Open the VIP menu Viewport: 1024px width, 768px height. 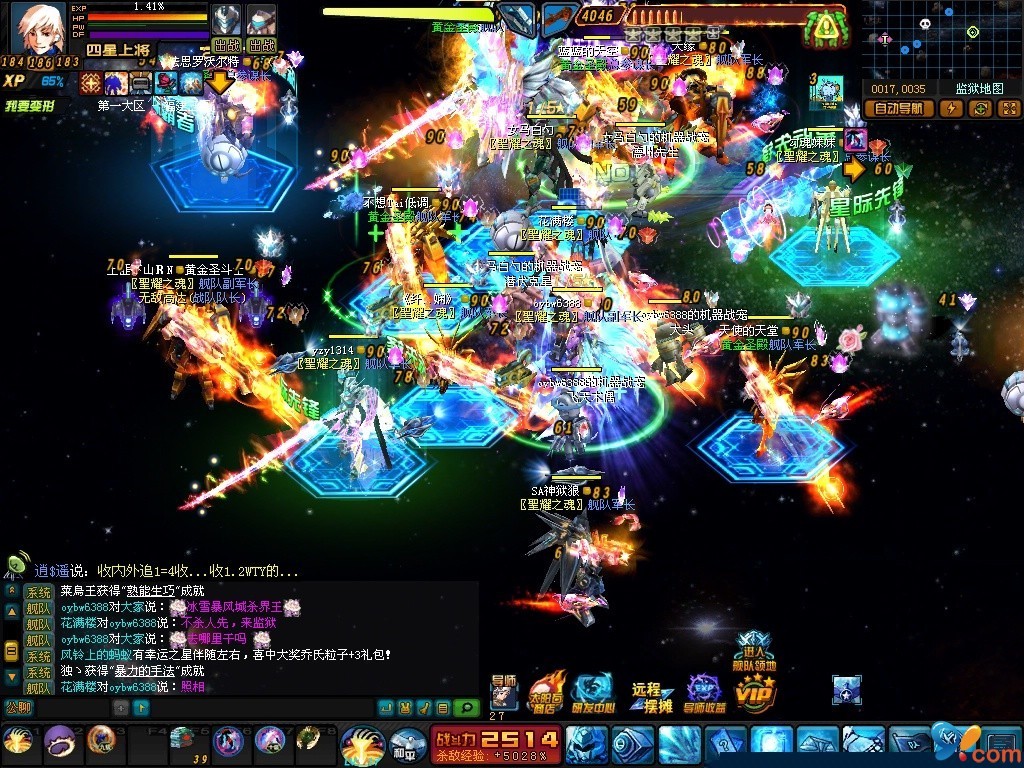pos(755,692)
